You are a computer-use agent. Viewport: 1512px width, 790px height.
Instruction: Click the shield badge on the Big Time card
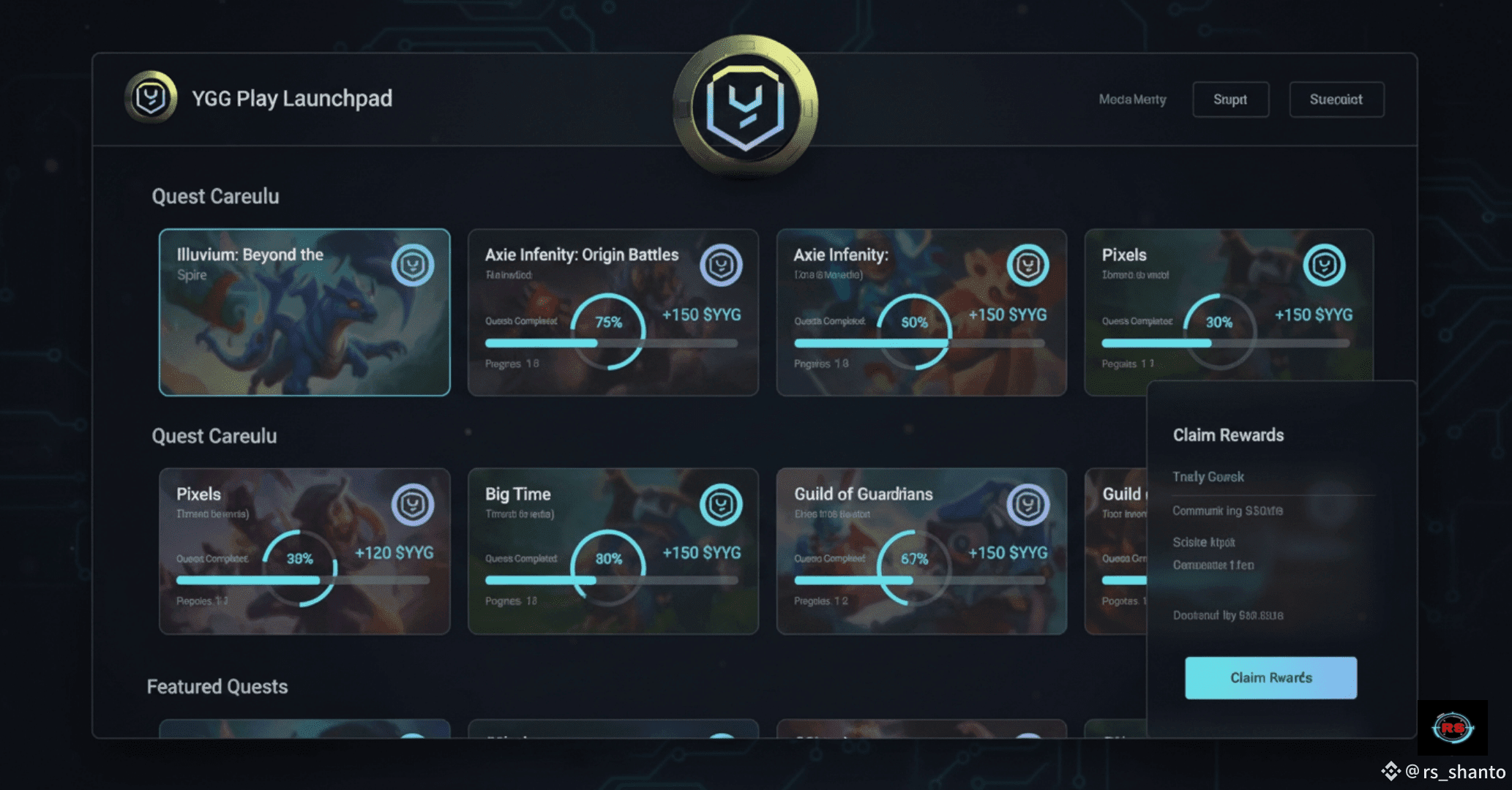(x=721, y=505)
